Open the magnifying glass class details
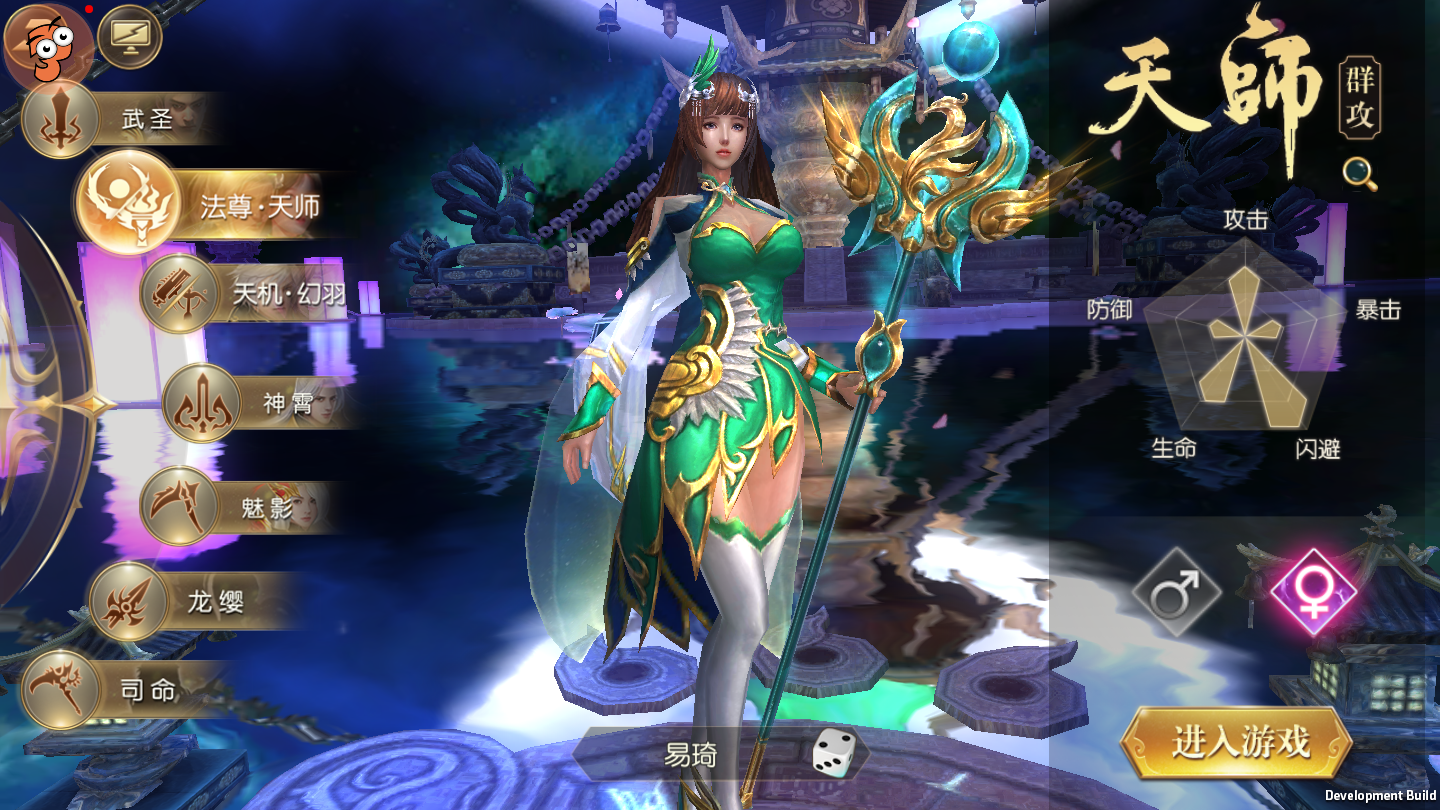The height and width of the screenshot is (810, 1440). pos(1360,174)
